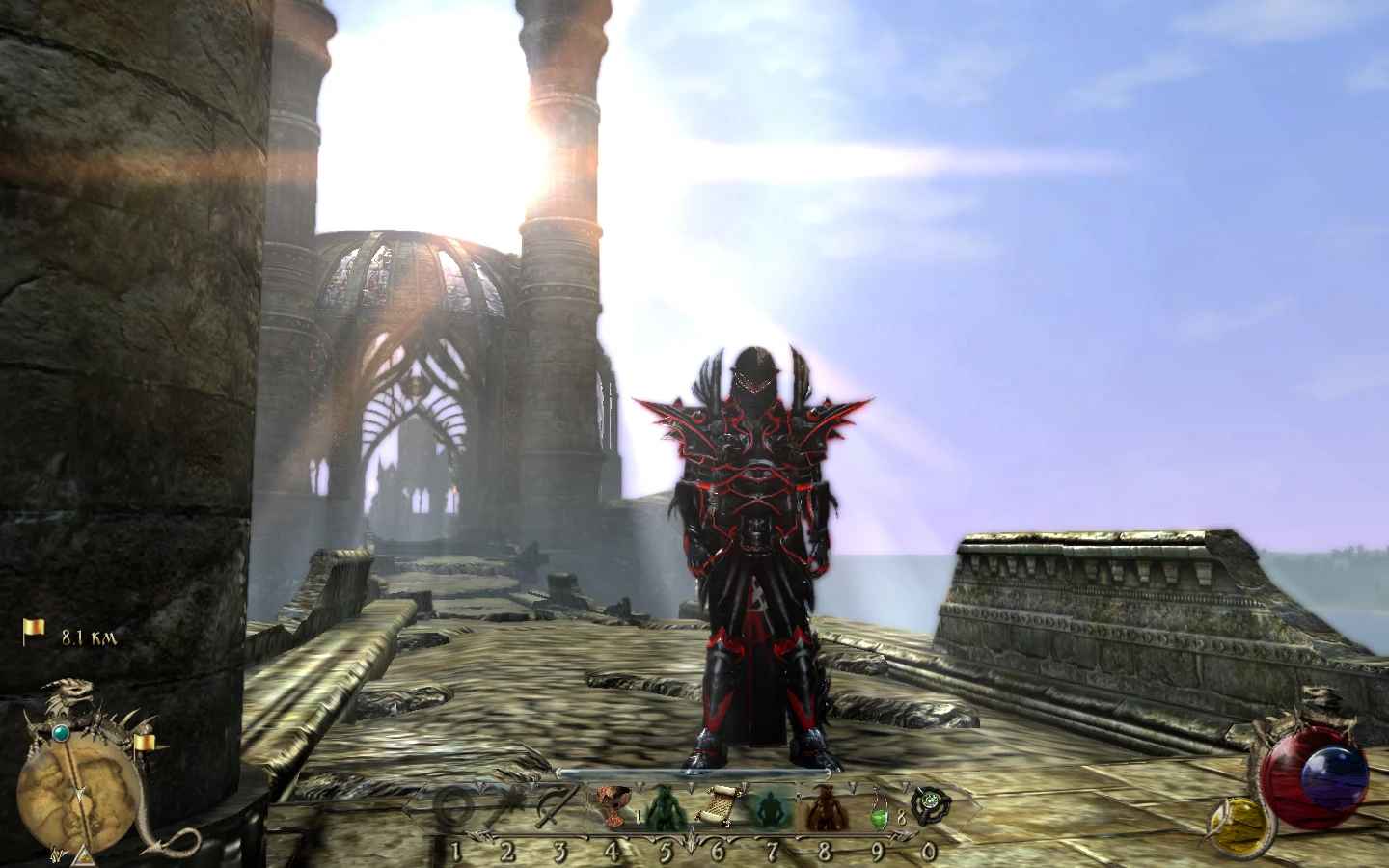
Task: Equip the amulet in hotbar slot 0
Action: click(932, 806)
